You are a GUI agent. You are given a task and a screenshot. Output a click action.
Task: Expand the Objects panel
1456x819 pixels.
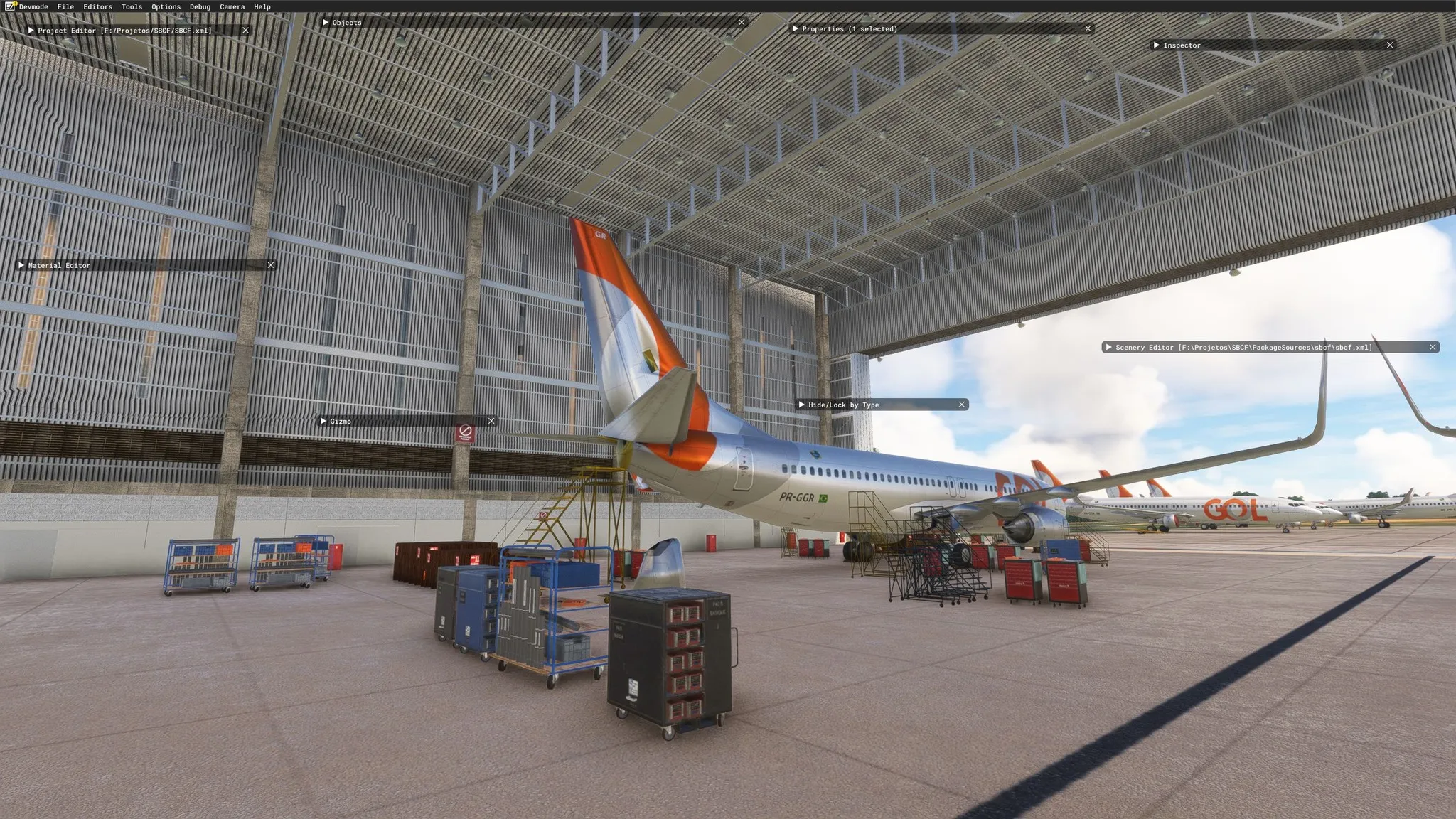point(326,23)
